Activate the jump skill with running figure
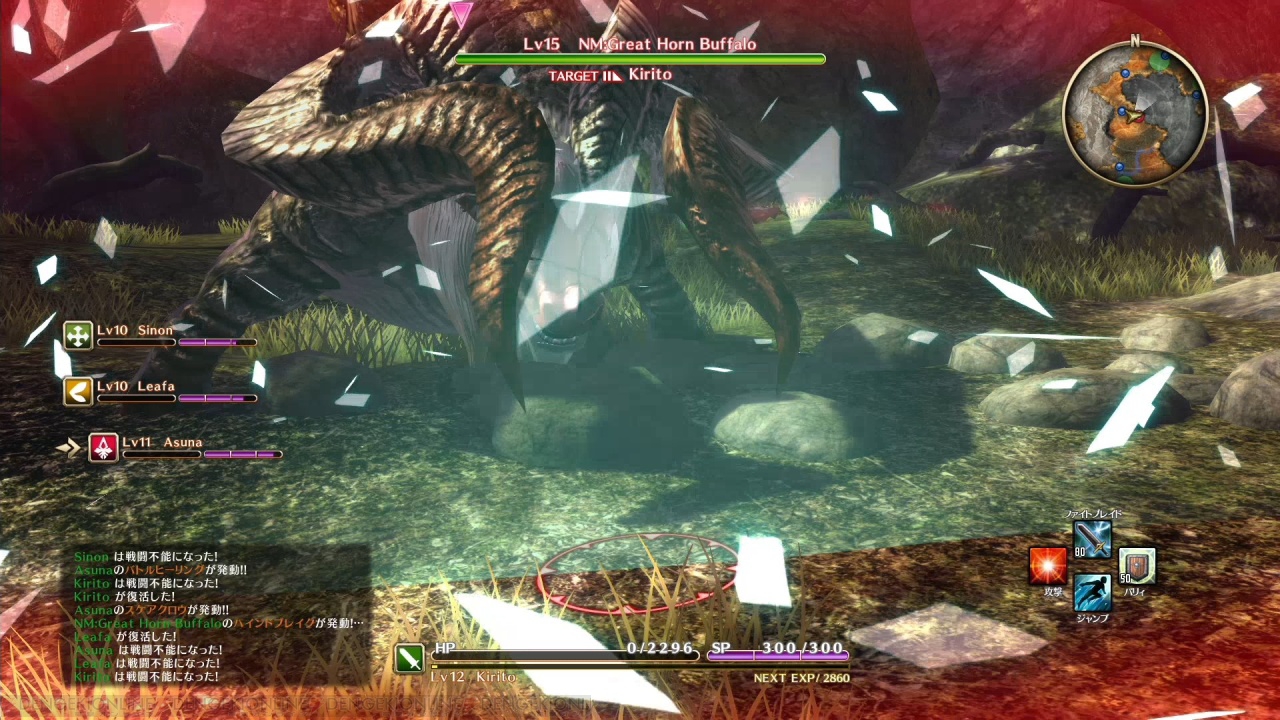This screenshot has width=1280, height=720. point(1092,592)
